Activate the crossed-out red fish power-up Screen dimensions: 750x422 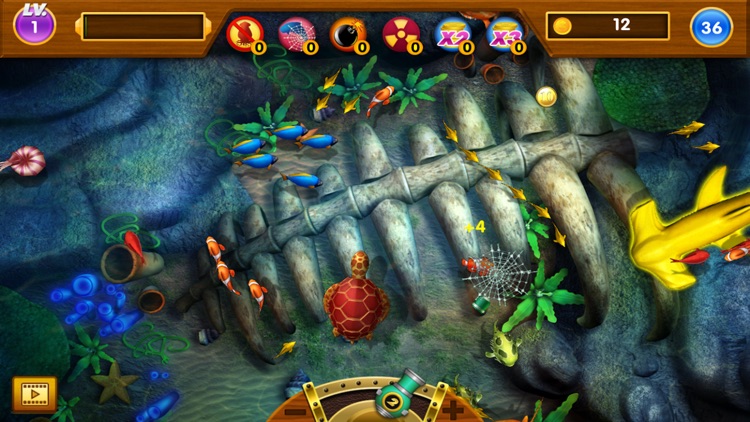click(244, 34)
